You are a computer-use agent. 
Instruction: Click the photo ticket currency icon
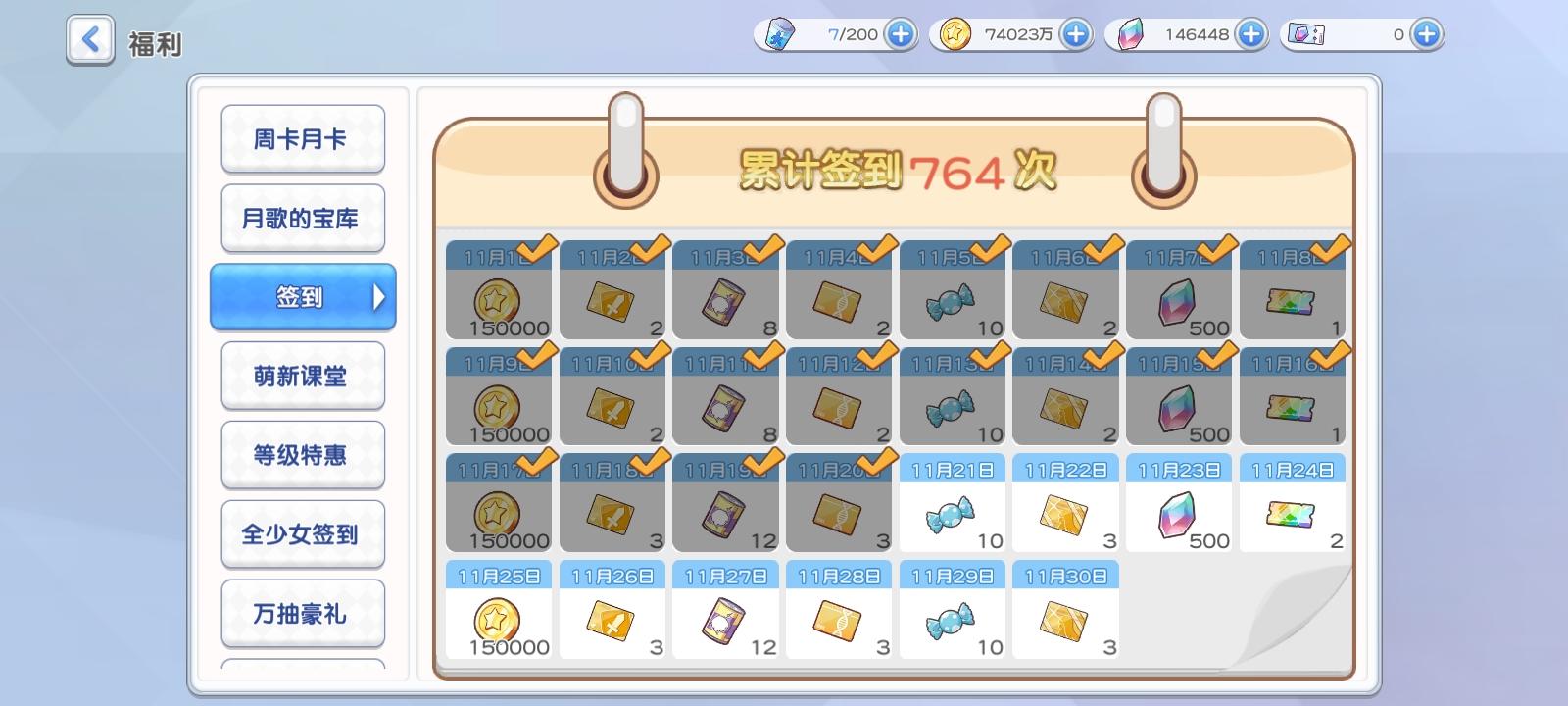point(1306,34)
